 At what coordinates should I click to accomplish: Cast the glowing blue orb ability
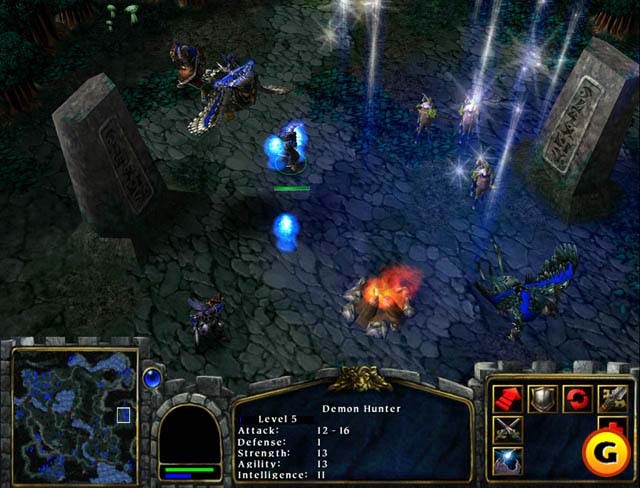[509, 462]
